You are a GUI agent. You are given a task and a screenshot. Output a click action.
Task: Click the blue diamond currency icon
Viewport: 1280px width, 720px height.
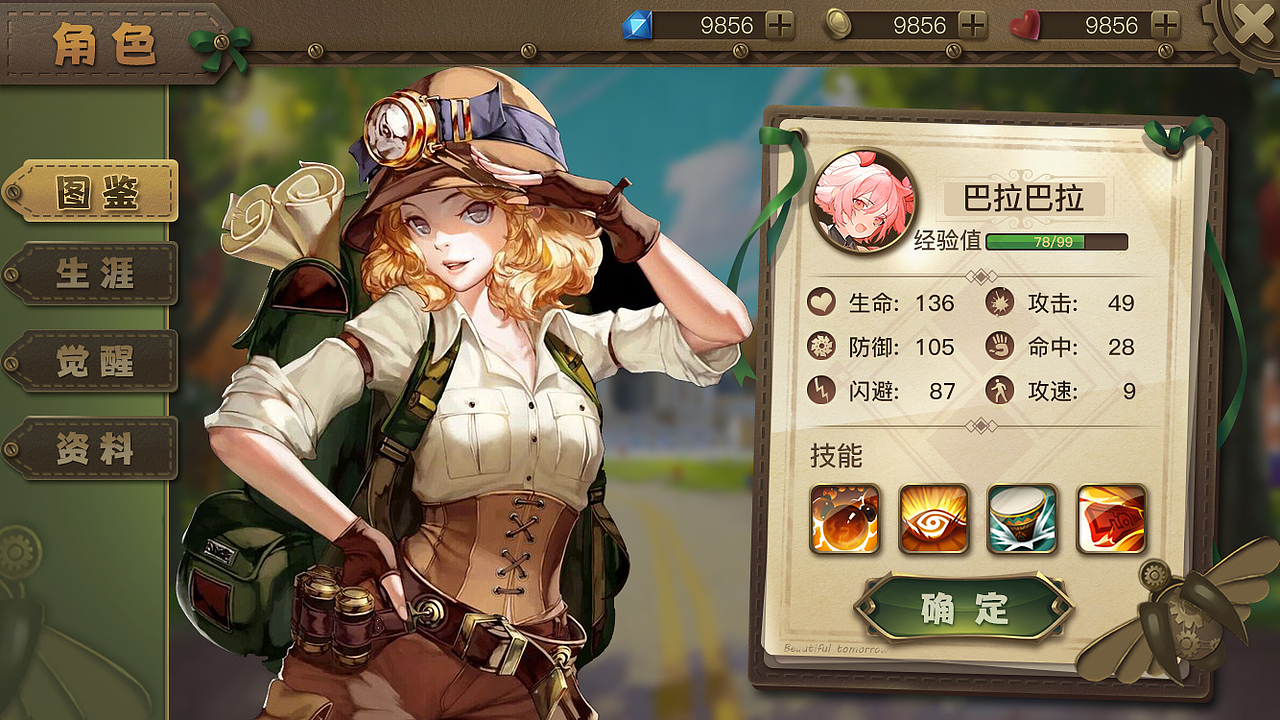(x=640, y=24)
